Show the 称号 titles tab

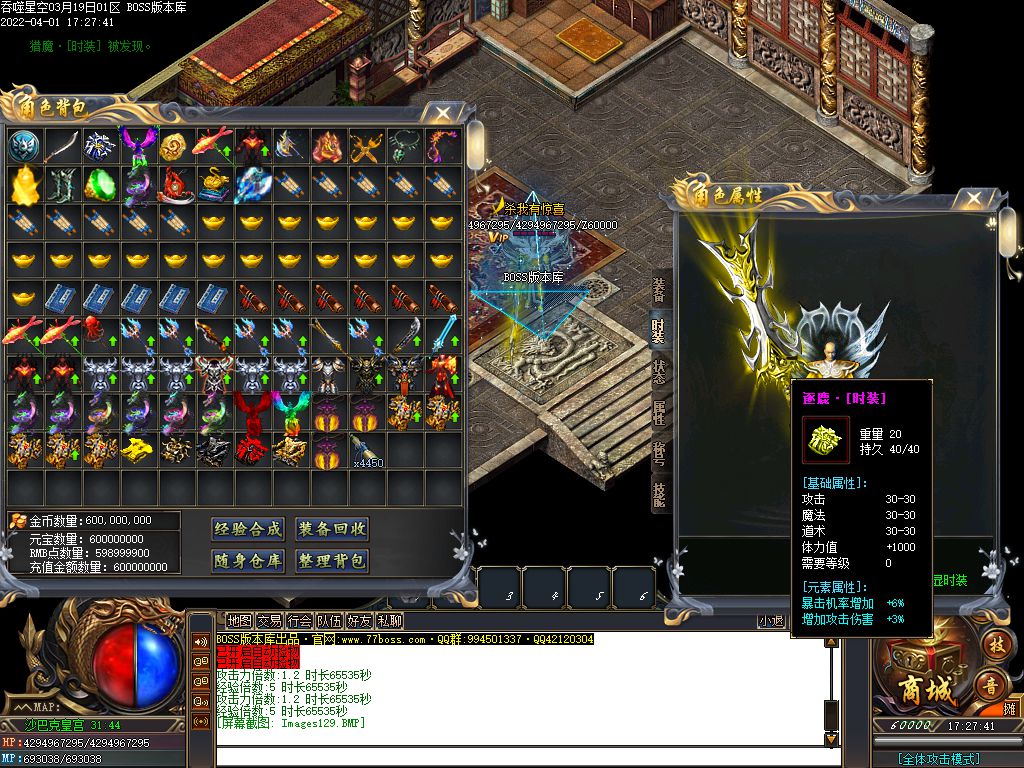pos(659,453)
